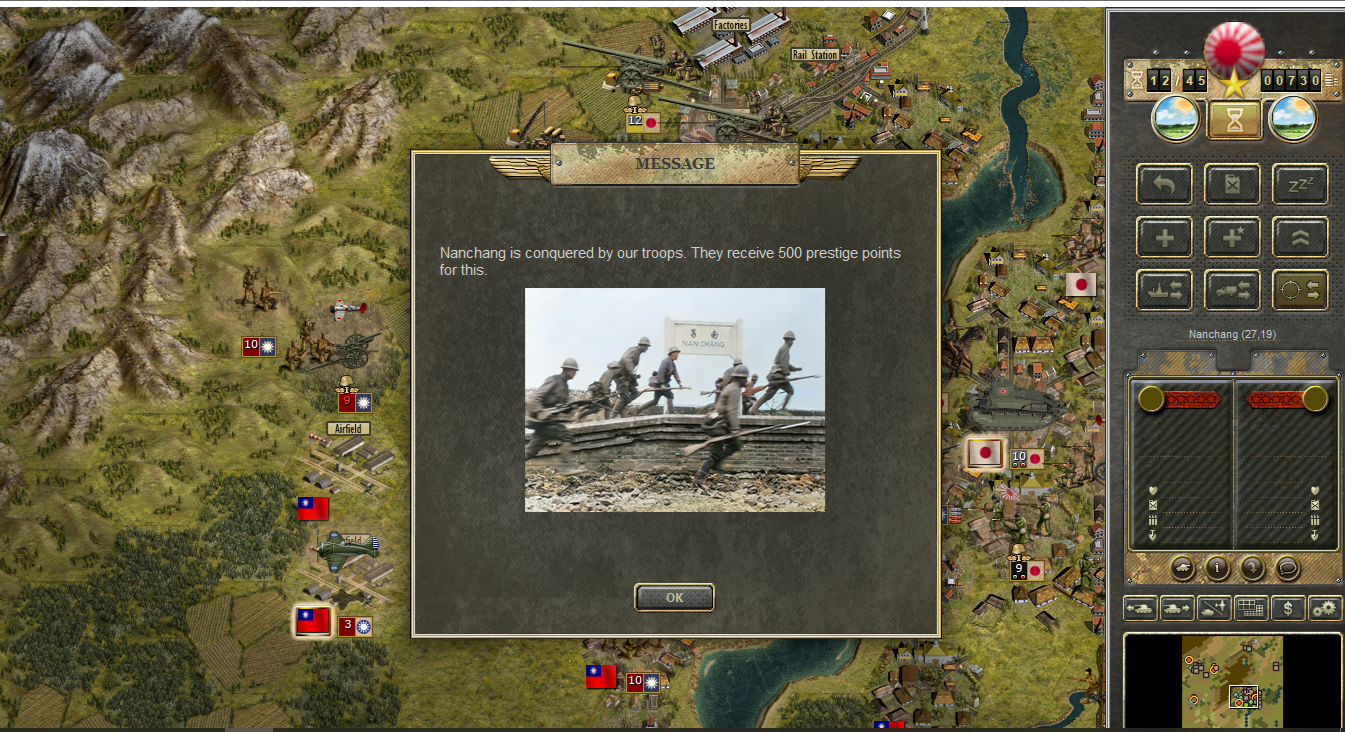Viewport: 1345px width, 732px height.
Task: Click the fuel canister supply button
Action: pos(1232,184)
